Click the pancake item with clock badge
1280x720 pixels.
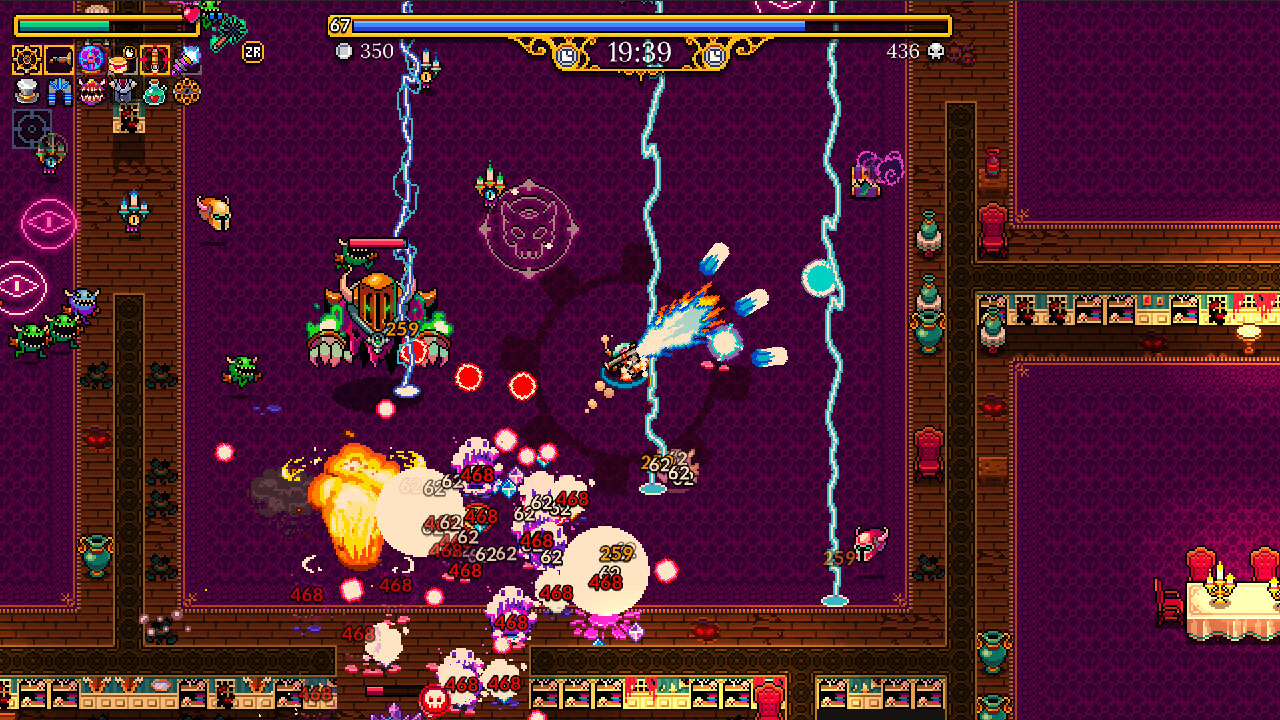pos(120,60)
